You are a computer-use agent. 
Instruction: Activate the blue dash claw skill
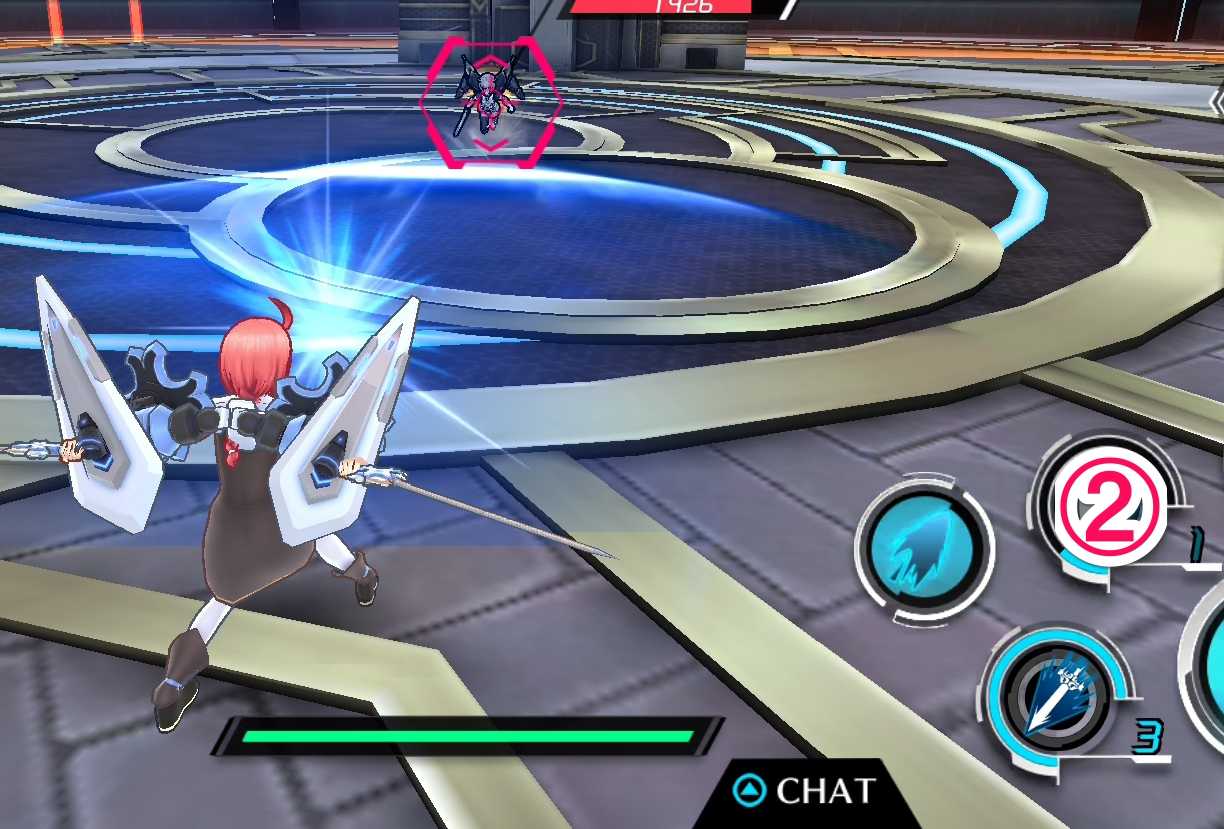point(924,549)
